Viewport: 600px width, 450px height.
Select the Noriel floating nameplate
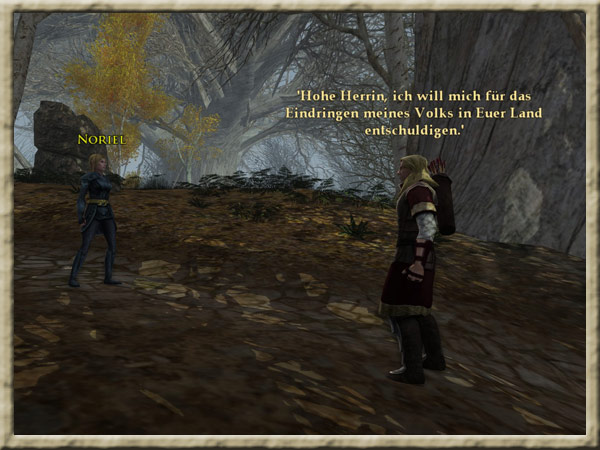(101, 141)
